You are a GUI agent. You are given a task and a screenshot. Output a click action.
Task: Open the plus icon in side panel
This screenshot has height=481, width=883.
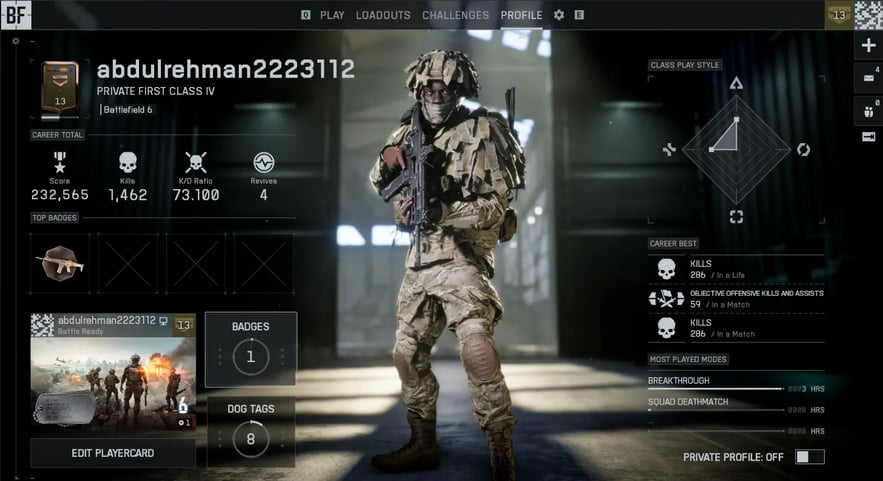coord(868,46)
